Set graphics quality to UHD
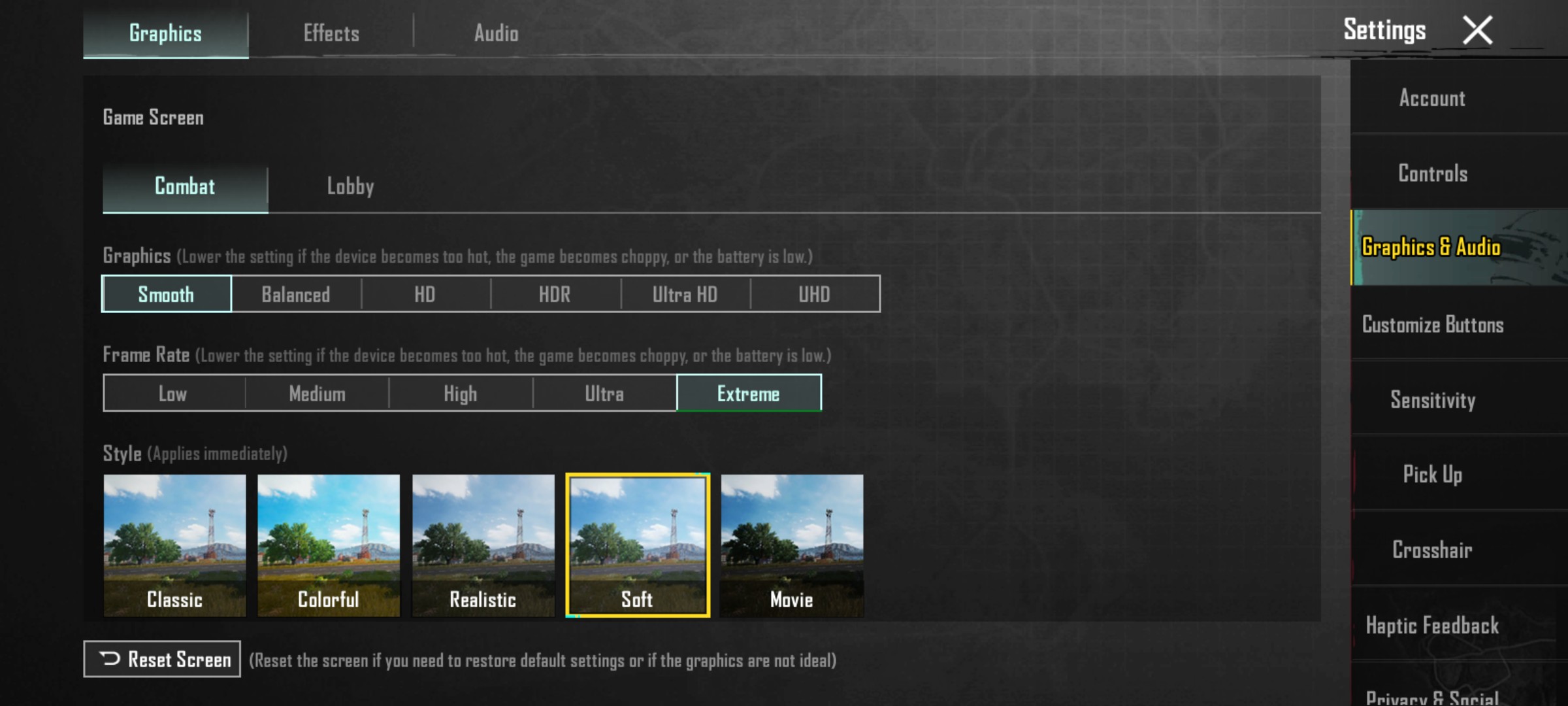The width and height of the screenshot is (1568, 706). [814, 294]
